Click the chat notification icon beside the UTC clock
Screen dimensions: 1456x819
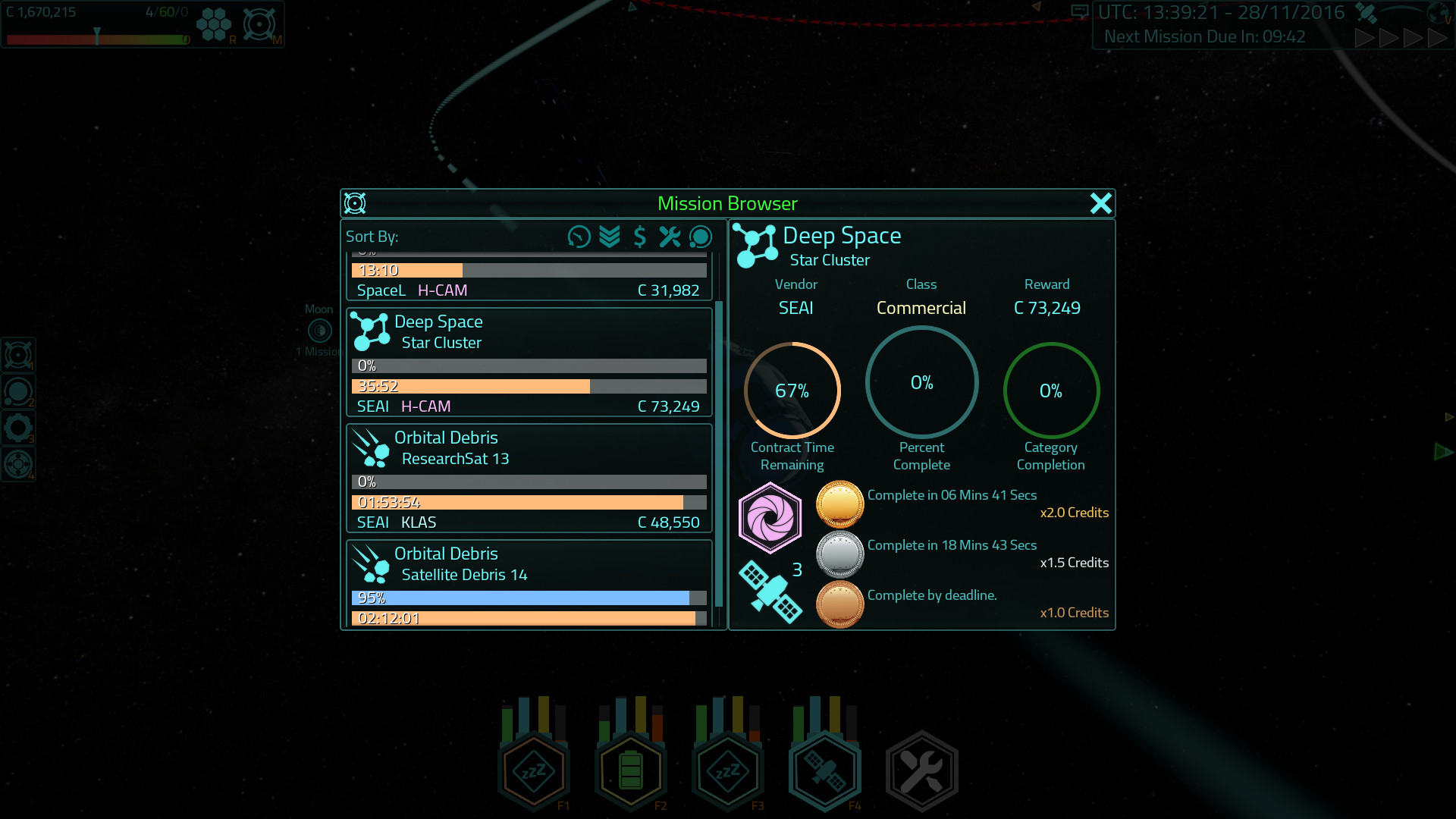tap(1080, 11)
